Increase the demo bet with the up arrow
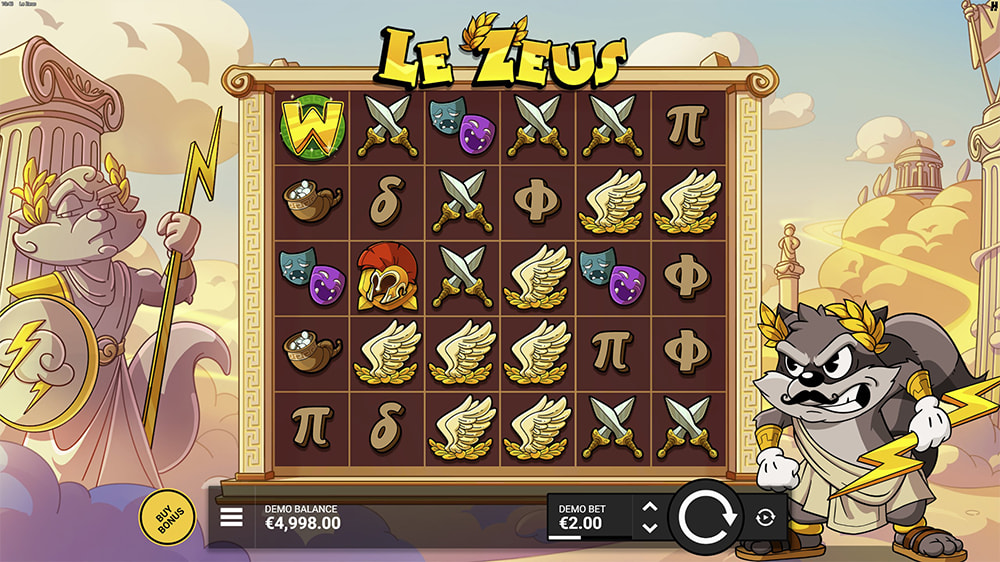The height and width of the screenshot is (562, 1000). click(649, 507)
